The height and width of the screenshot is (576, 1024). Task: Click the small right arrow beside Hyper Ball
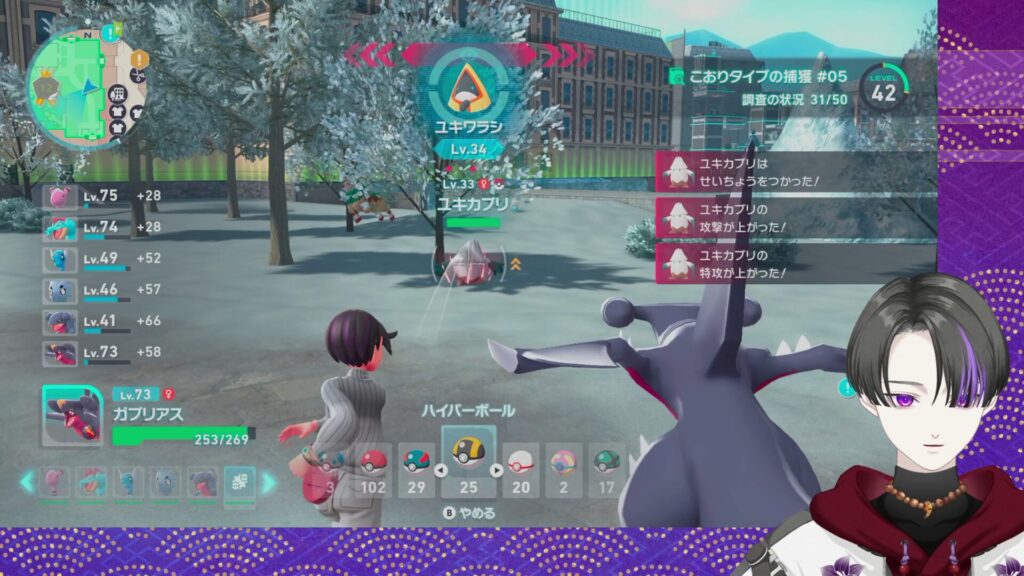click(496, 470)
